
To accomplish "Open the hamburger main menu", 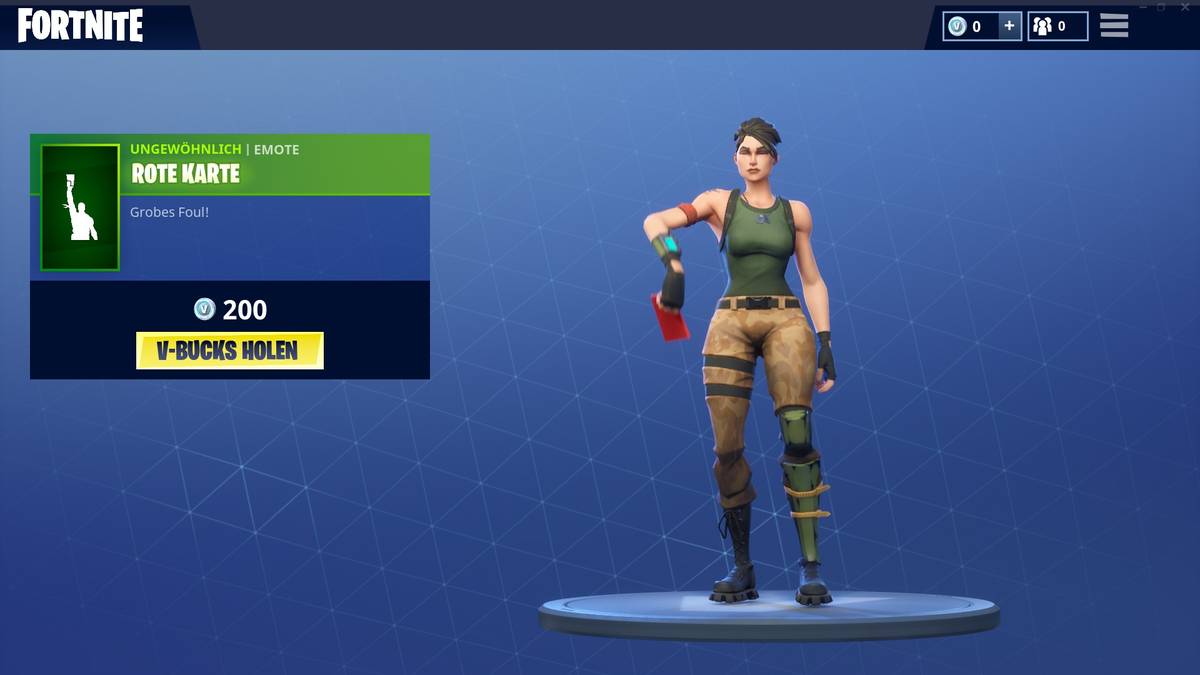I will (x=1114, y=26).
